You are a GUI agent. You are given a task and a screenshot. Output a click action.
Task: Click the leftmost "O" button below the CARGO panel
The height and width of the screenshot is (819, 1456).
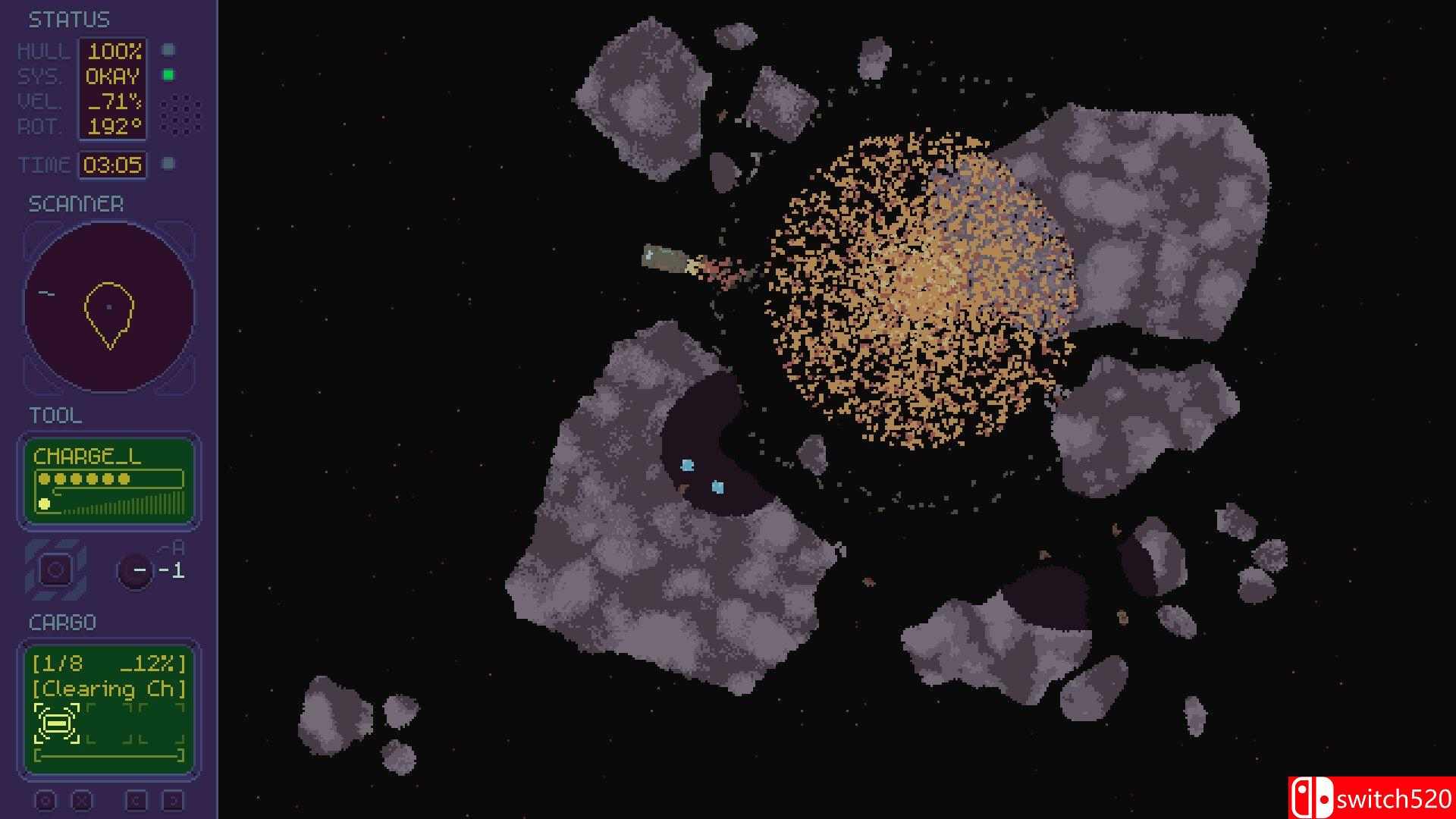coord(47,799)
